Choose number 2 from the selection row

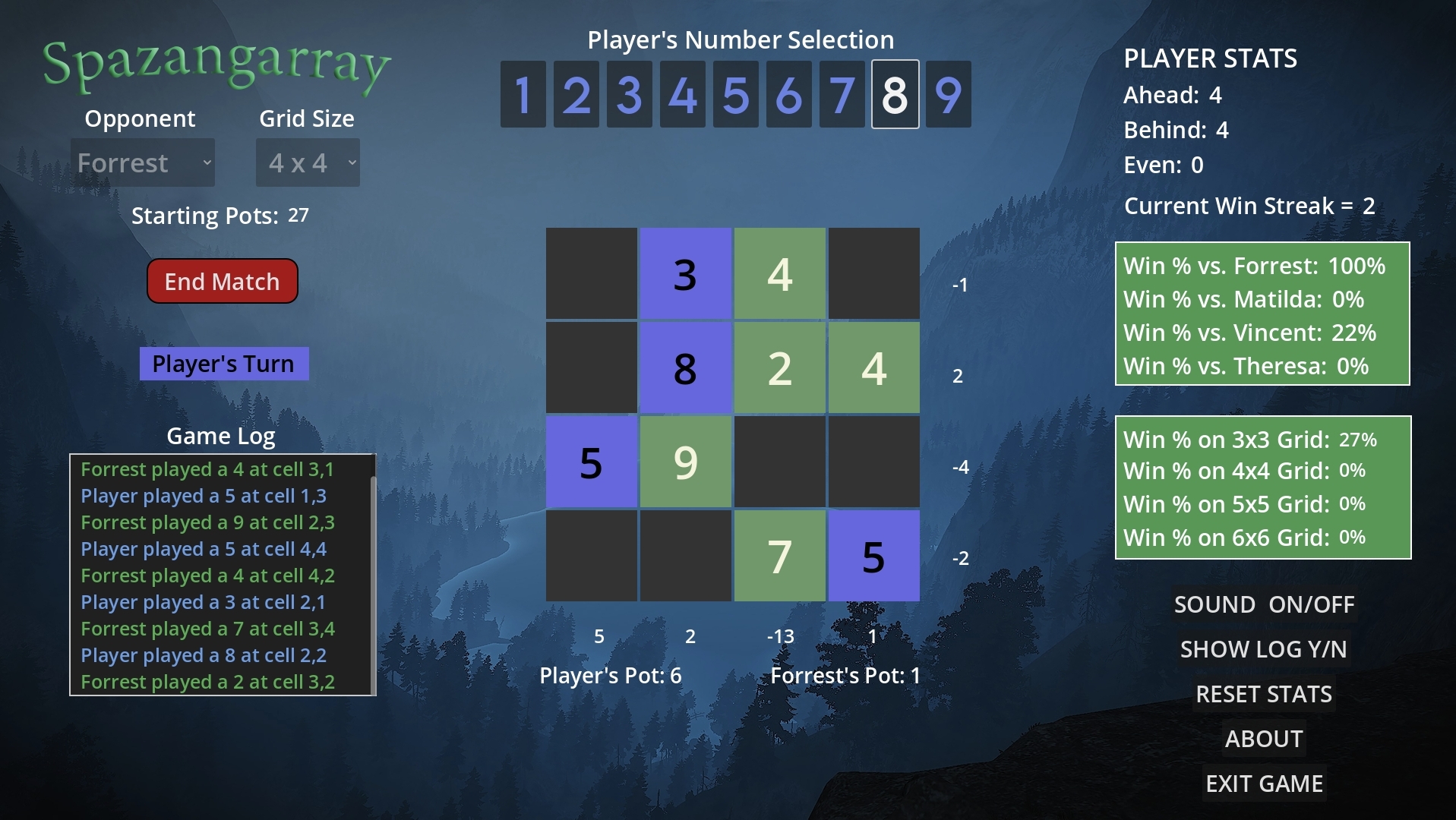click(576, 94)
